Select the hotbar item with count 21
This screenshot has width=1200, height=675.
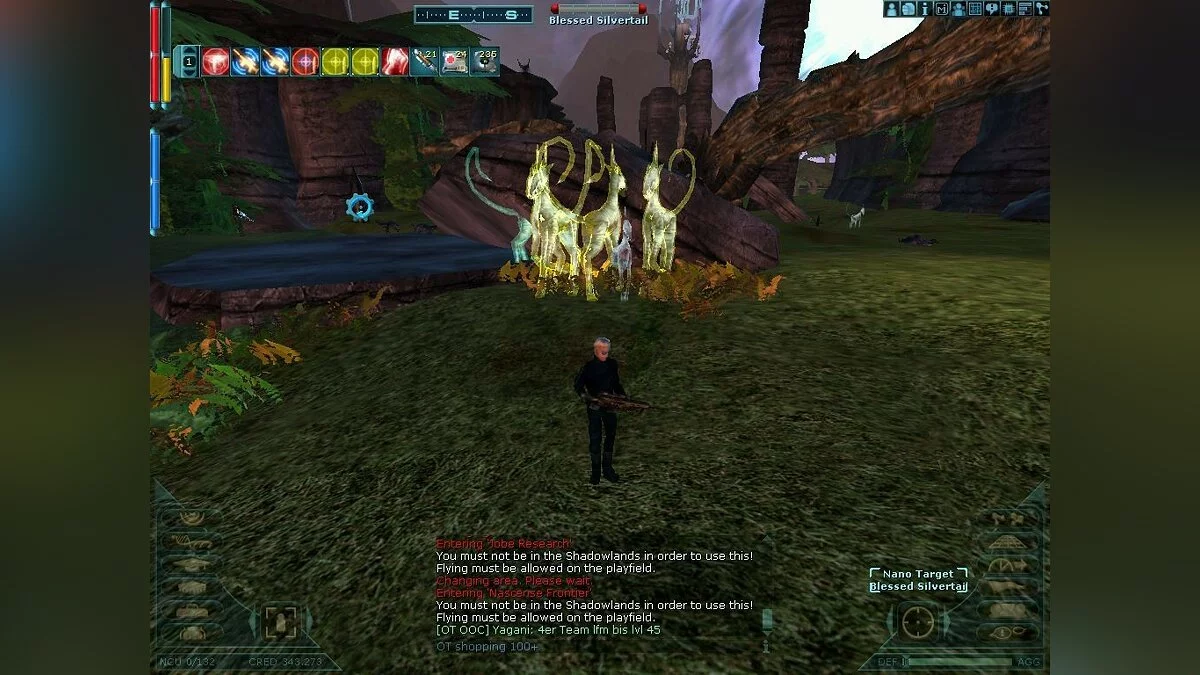click(x=425, y=62)
